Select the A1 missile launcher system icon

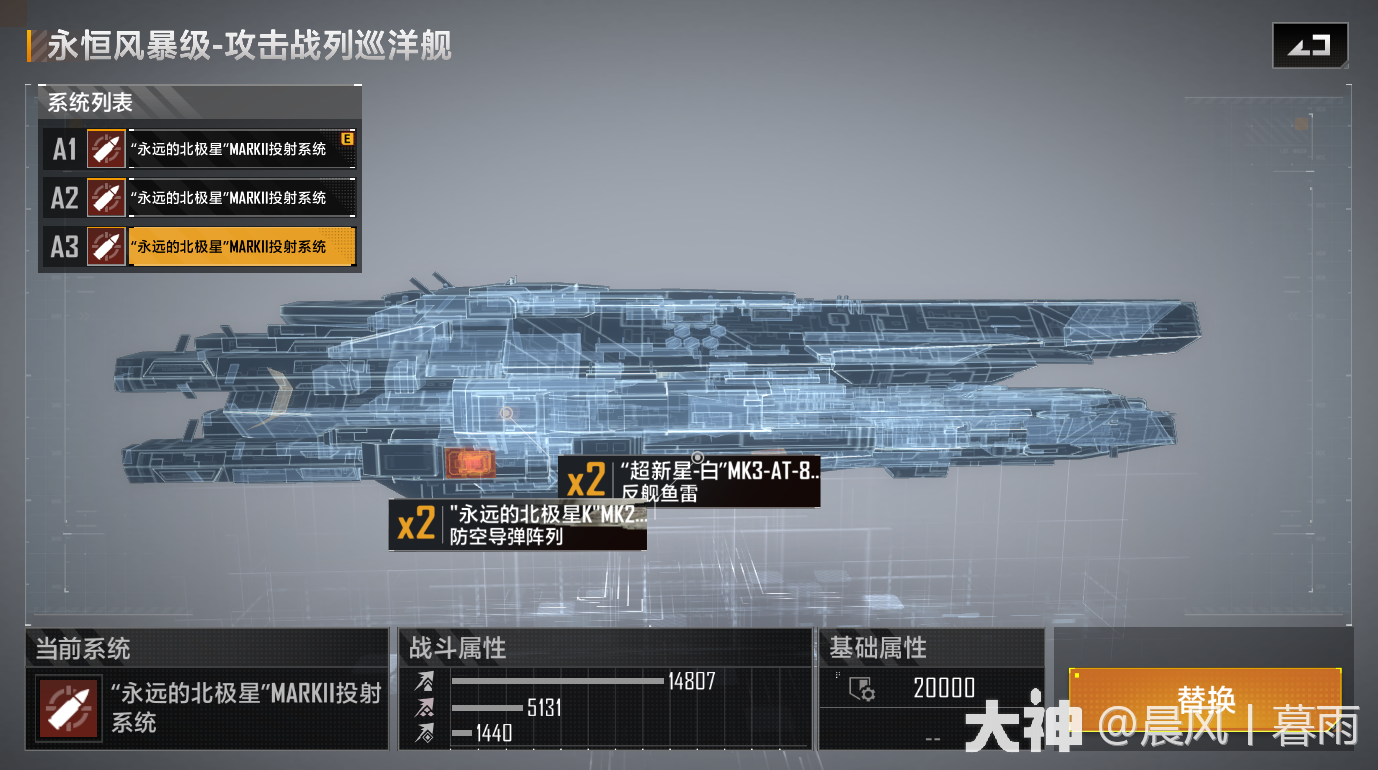[106, 149]
